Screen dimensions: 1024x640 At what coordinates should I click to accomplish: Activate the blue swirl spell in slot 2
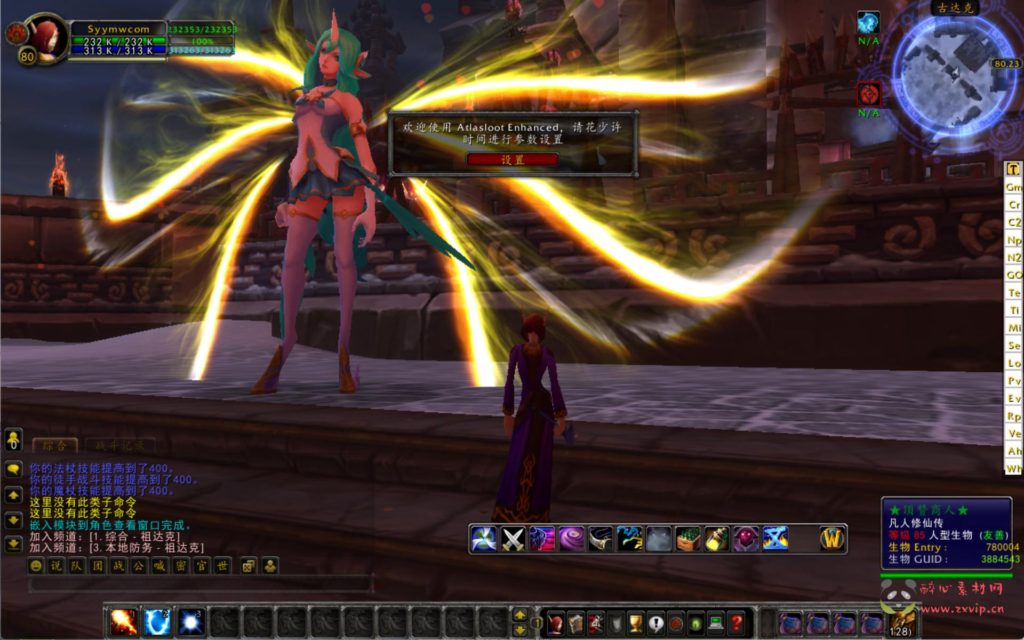click(x=157, y=622)
